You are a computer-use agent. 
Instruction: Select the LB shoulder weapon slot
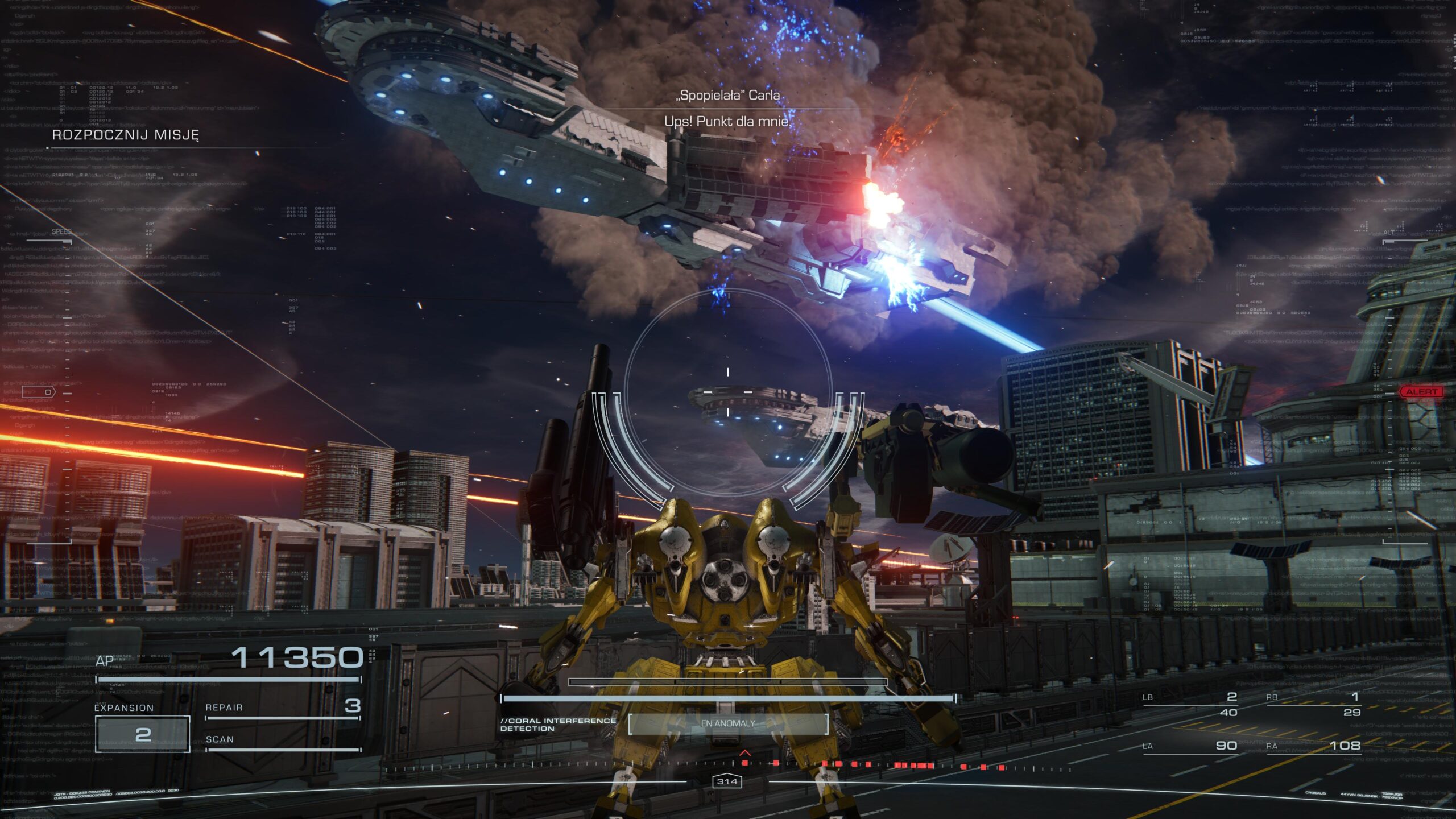[1190, 704]
